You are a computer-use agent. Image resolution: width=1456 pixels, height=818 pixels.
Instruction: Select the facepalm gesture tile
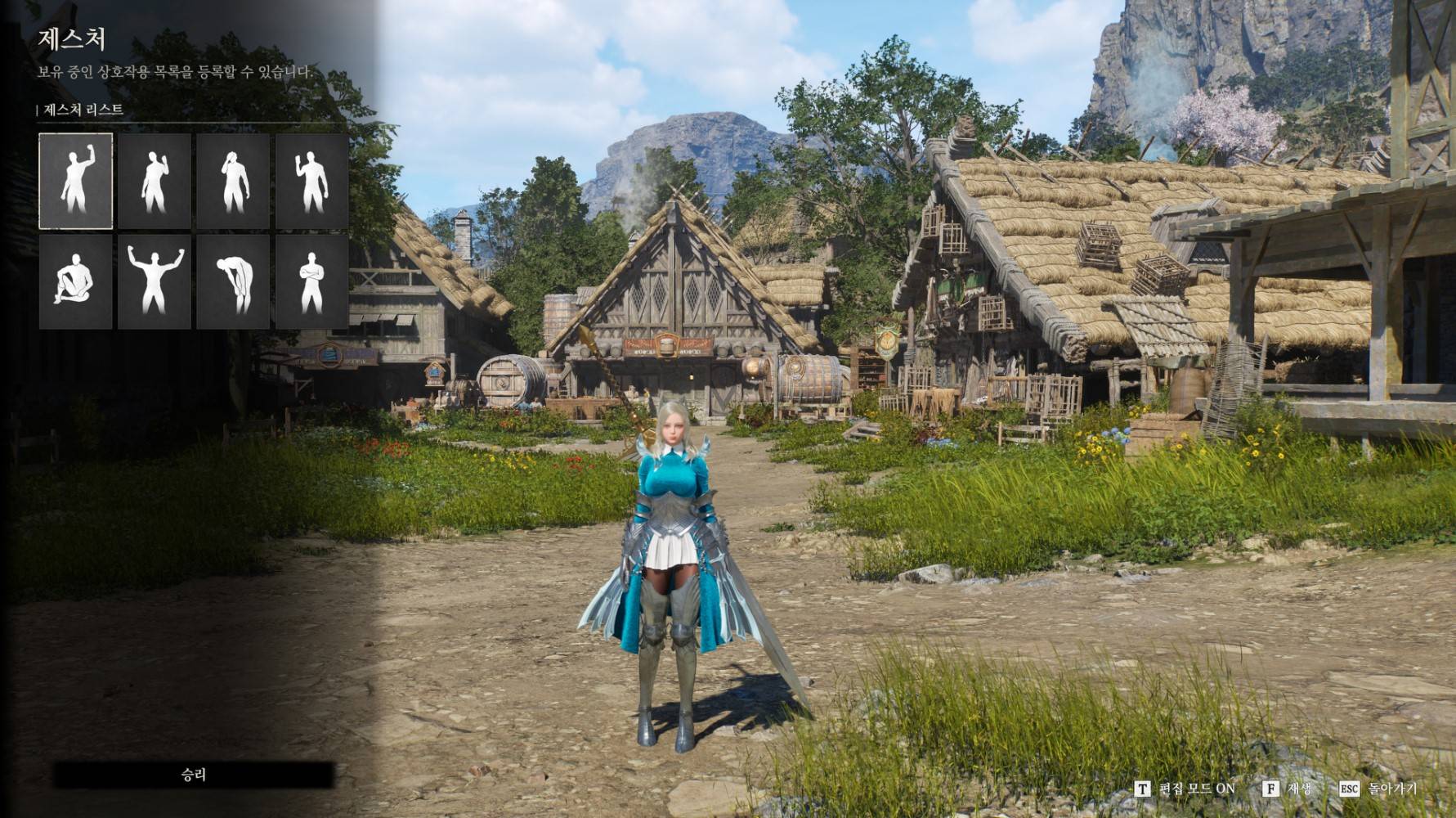(233, 181)
